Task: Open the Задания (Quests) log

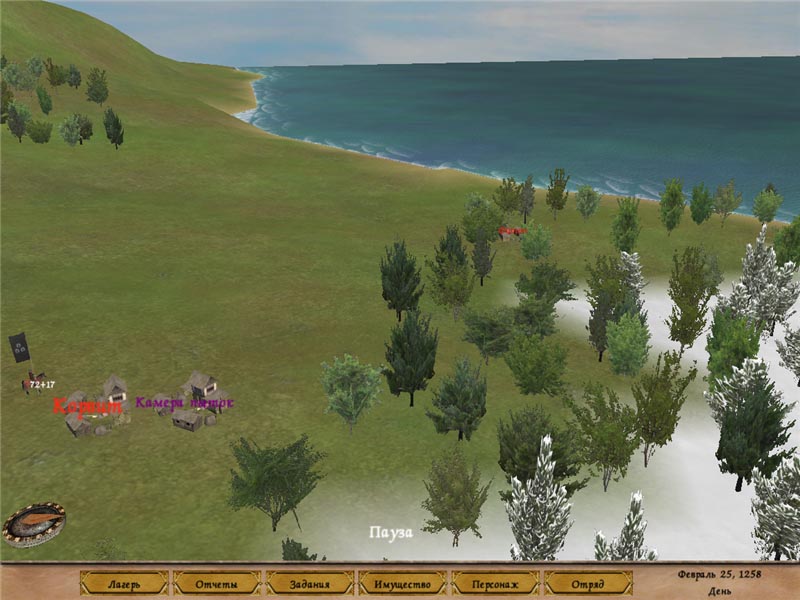Action: (x=310, y=583)
